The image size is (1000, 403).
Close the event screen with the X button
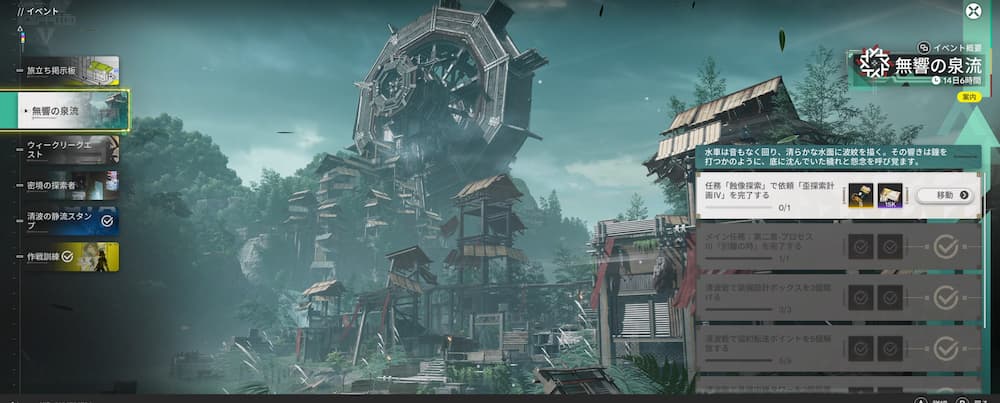pos(973,11)
